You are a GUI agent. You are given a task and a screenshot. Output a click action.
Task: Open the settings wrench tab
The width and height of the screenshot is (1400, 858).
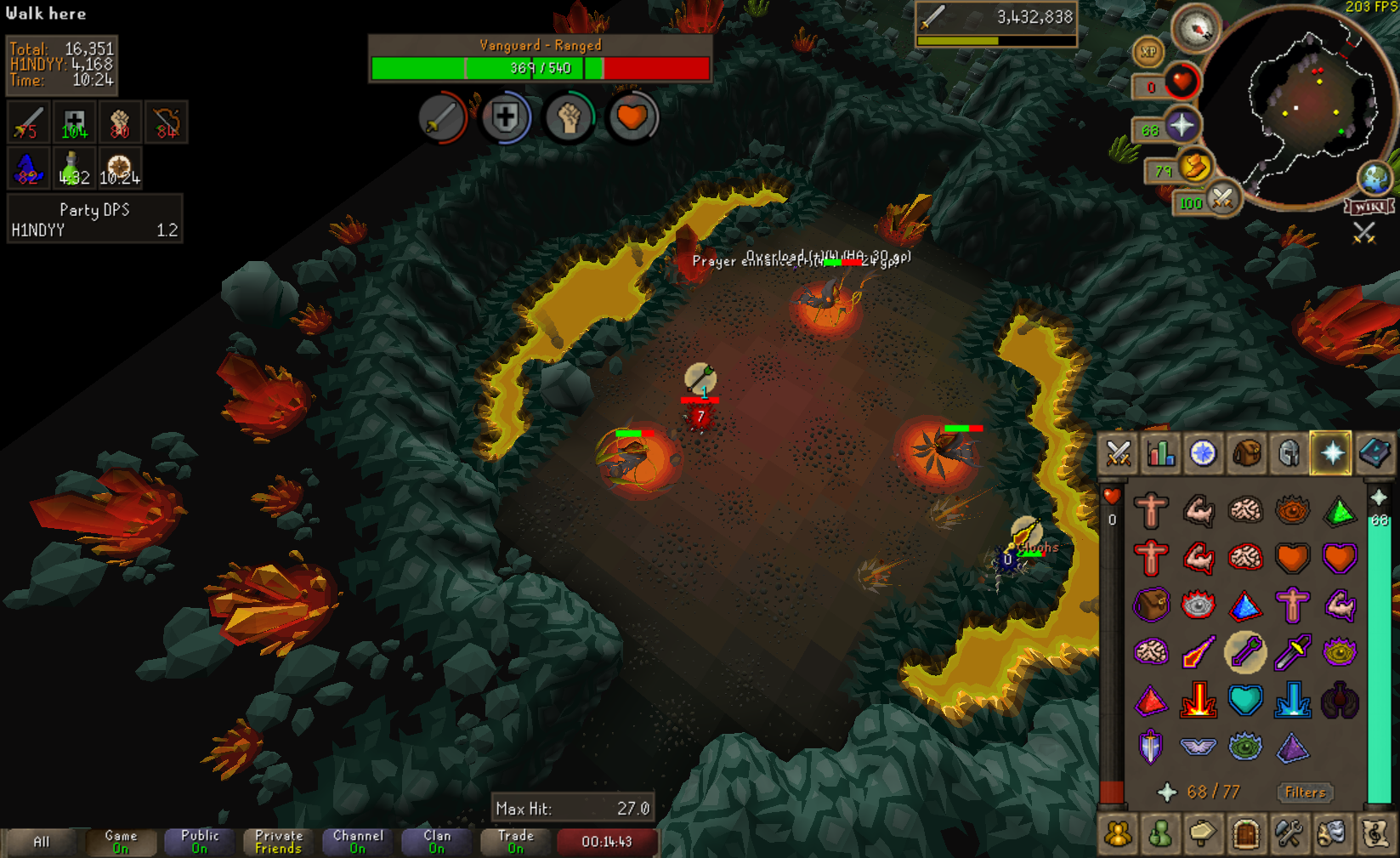1289,834
